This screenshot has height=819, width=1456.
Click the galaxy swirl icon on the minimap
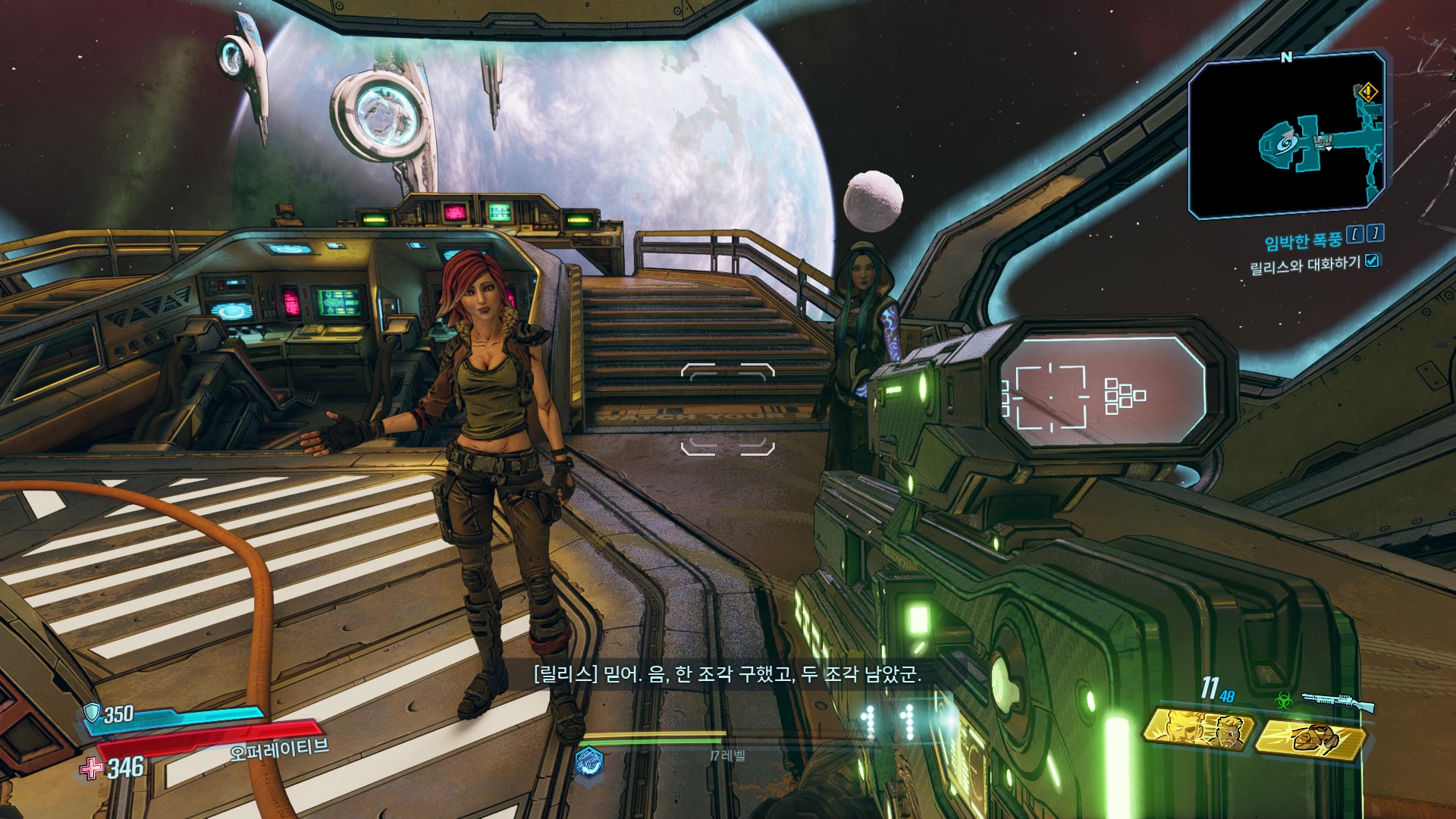point(1284,143)
